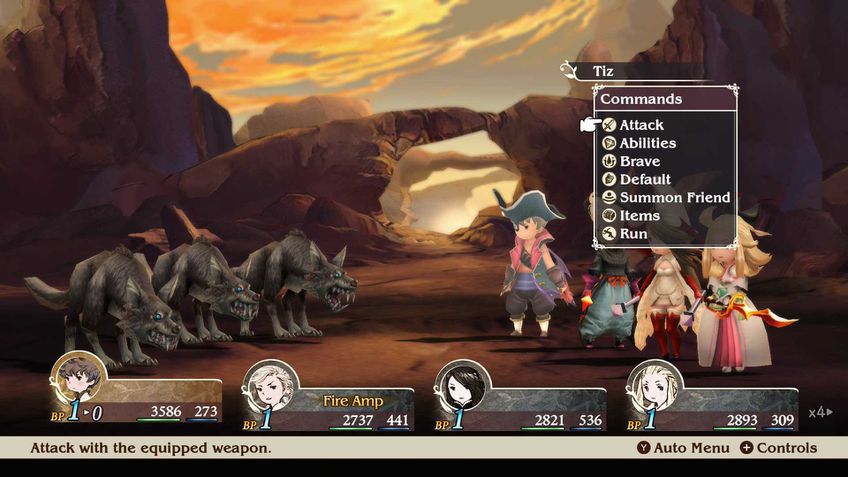Choose Run to flee battle

tap(633, 233)
